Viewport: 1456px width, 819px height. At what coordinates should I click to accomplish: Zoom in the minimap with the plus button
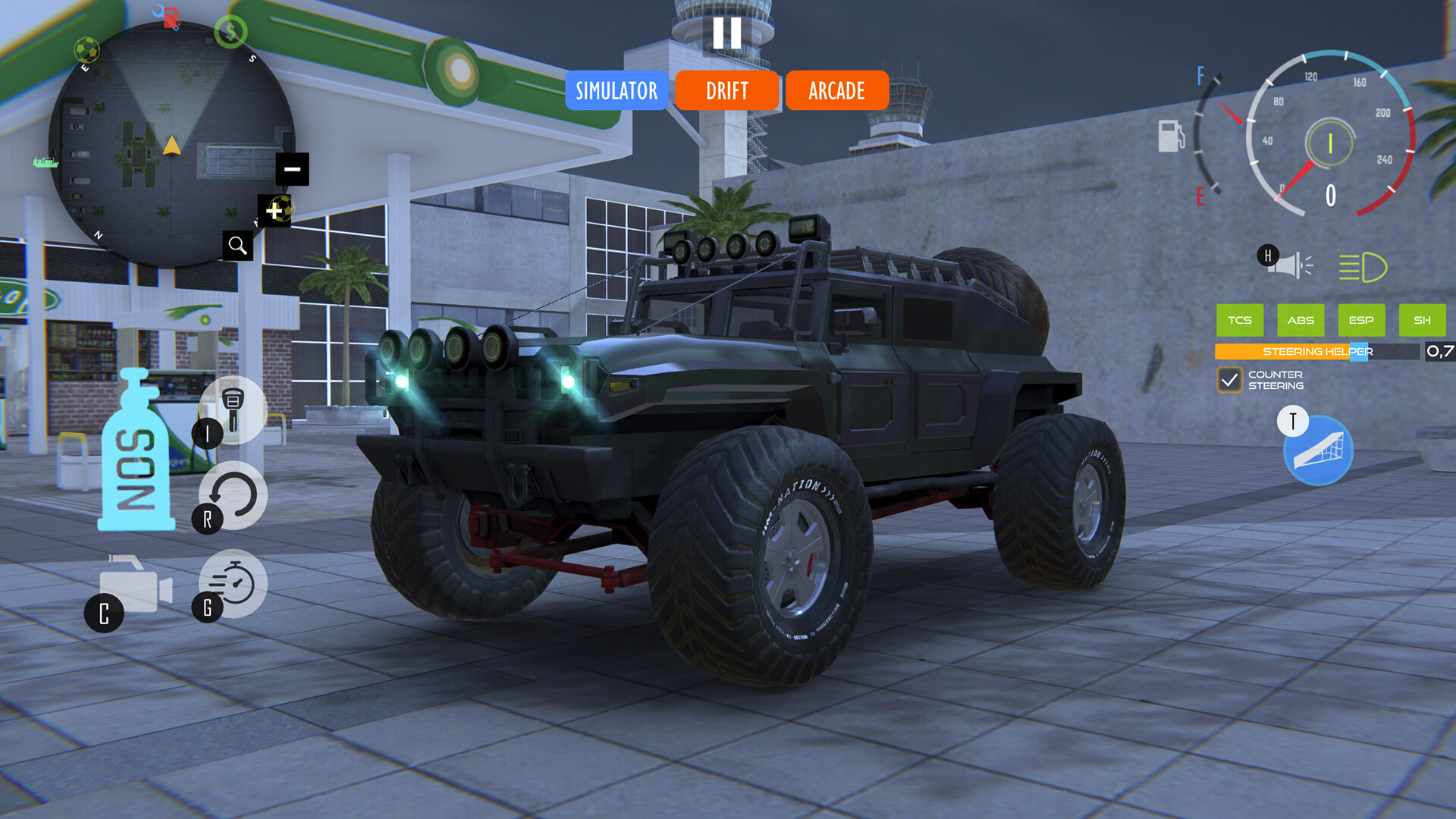pos(273,210)
